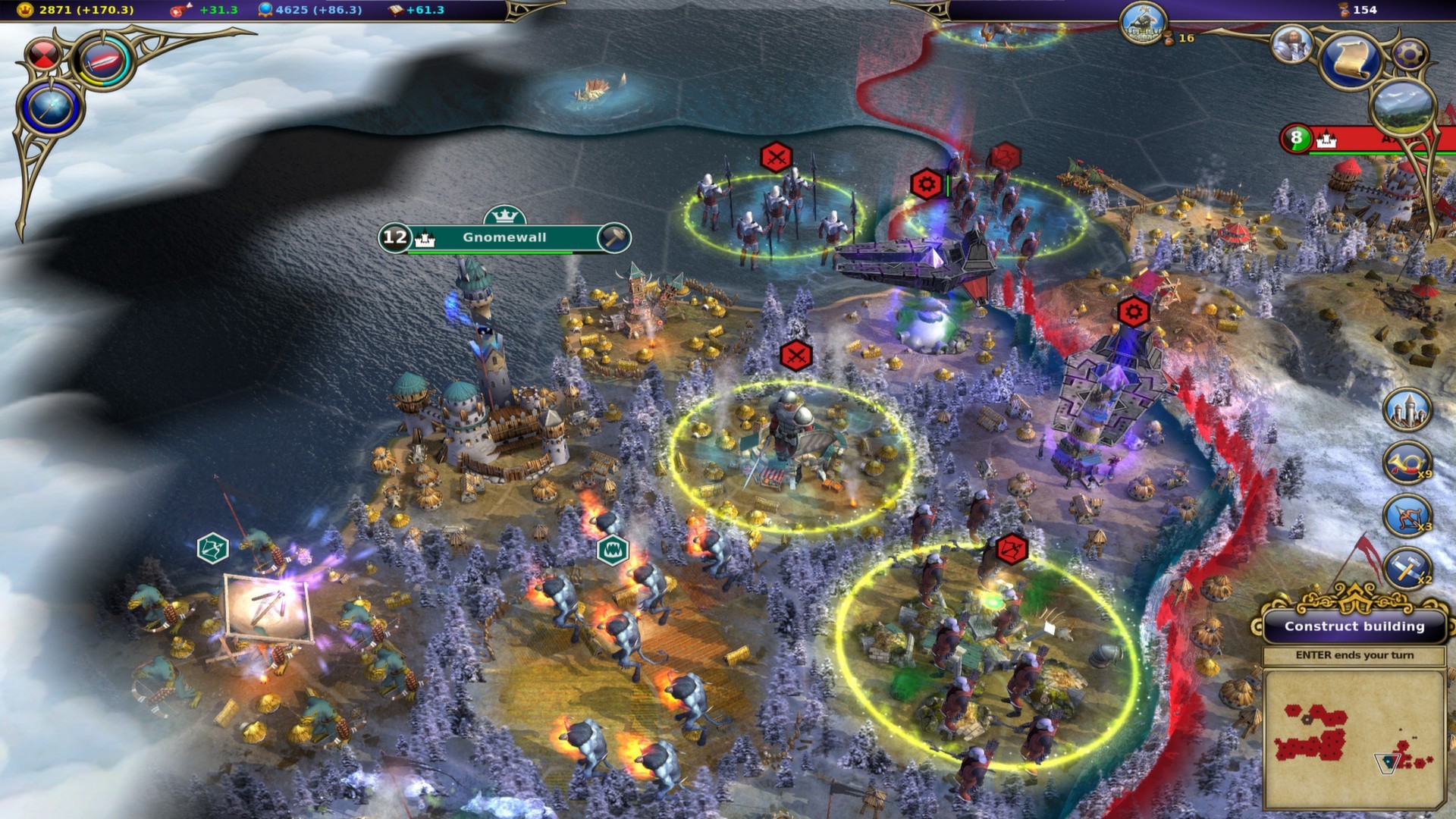Select the castle notification icon
The width and height of the screenshot is (1456, 819).
tap(1407, 410)
